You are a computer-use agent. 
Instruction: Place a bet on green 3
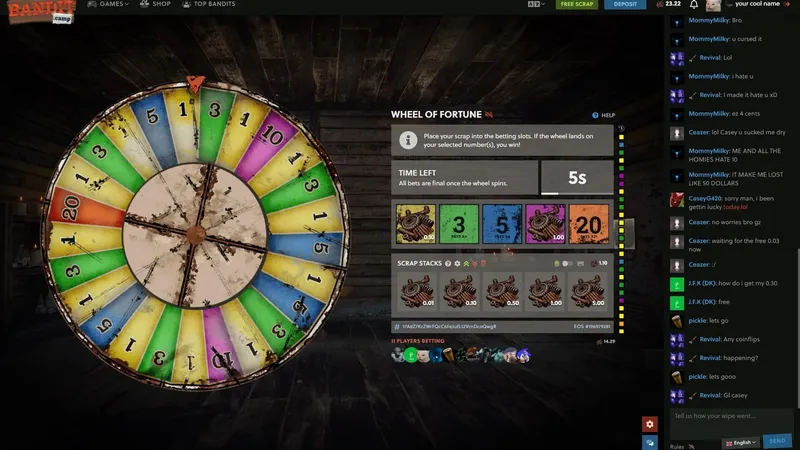tap(457, 224)
